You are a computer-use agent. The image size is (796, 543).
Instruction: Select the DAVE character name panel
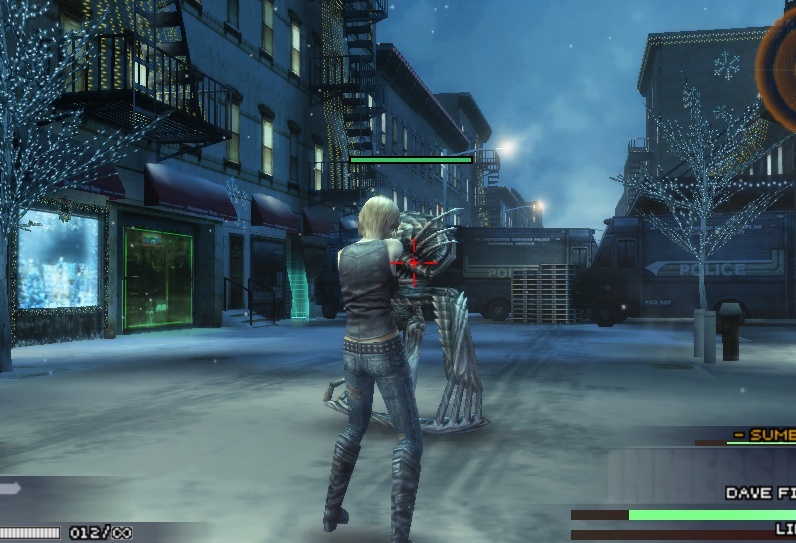tap(760, 493)
